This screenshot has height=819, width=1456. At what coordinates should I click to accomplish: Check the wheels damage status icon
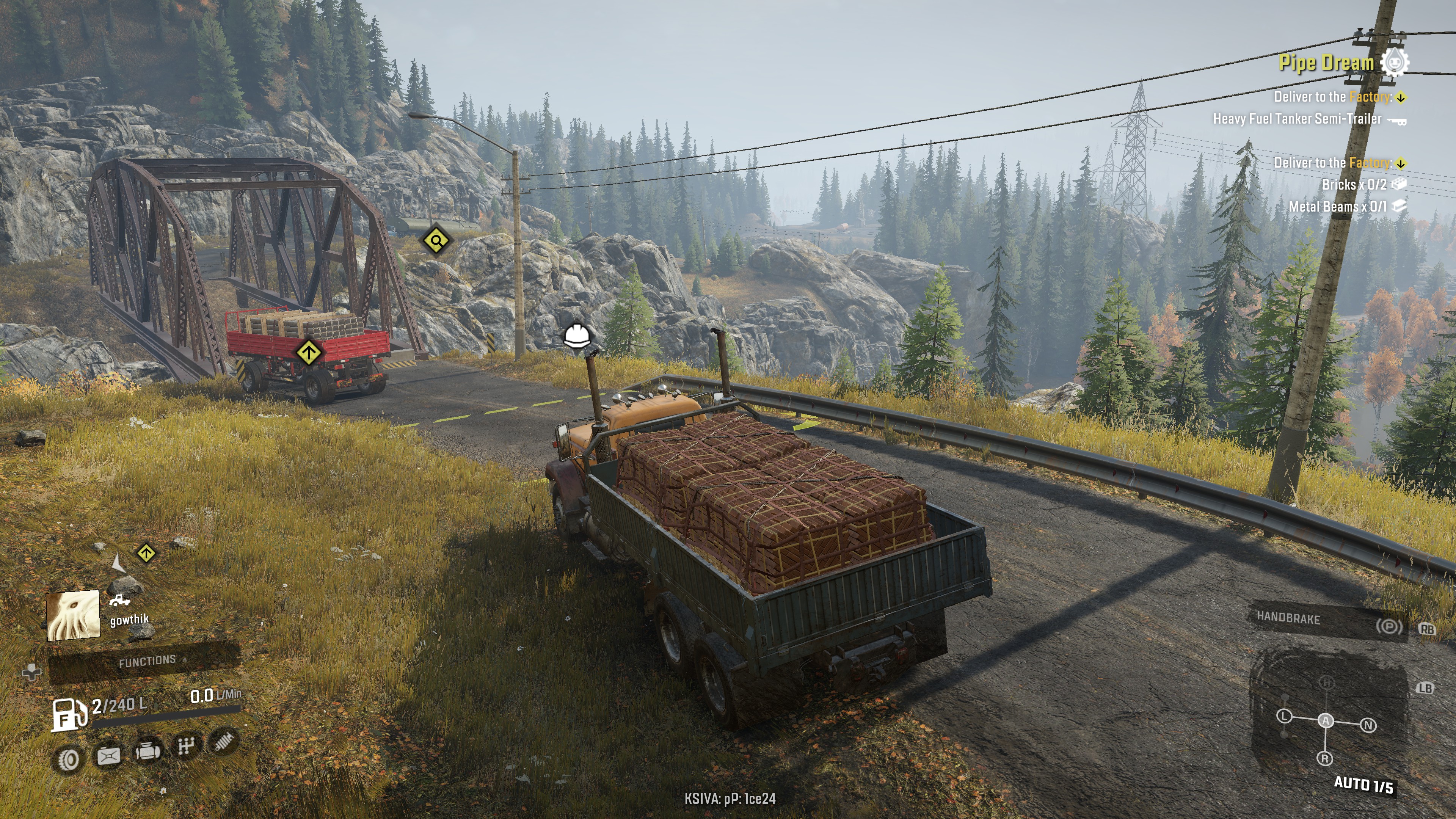click(68, 760)
